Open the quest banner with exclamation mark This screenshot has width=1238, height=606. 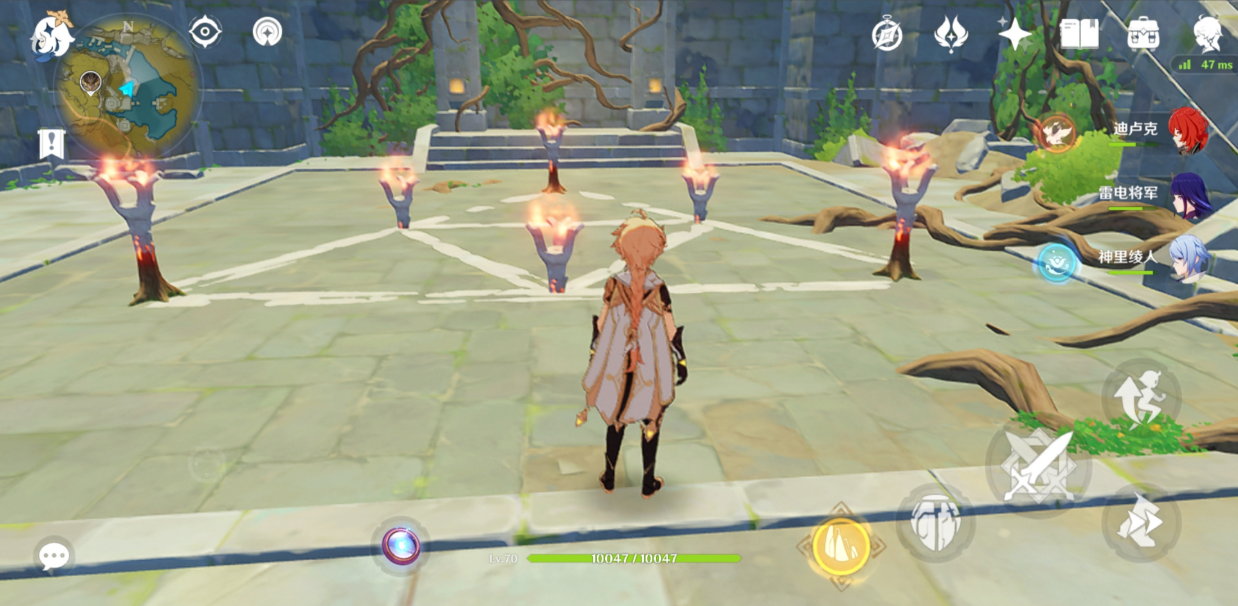pos(51,144)
